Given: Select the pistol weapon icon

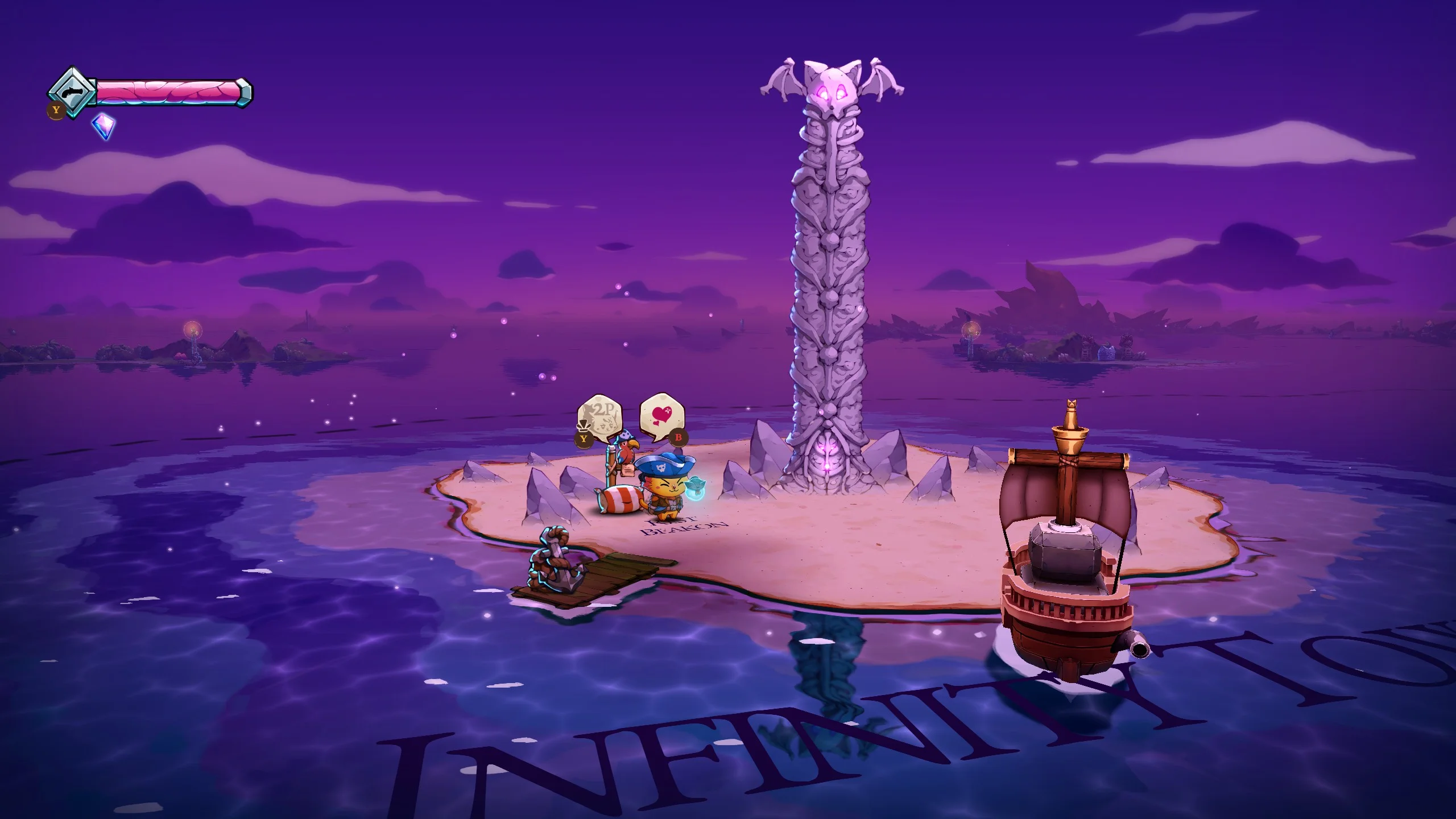Looking at the screenshot, I should coord(72,92).
